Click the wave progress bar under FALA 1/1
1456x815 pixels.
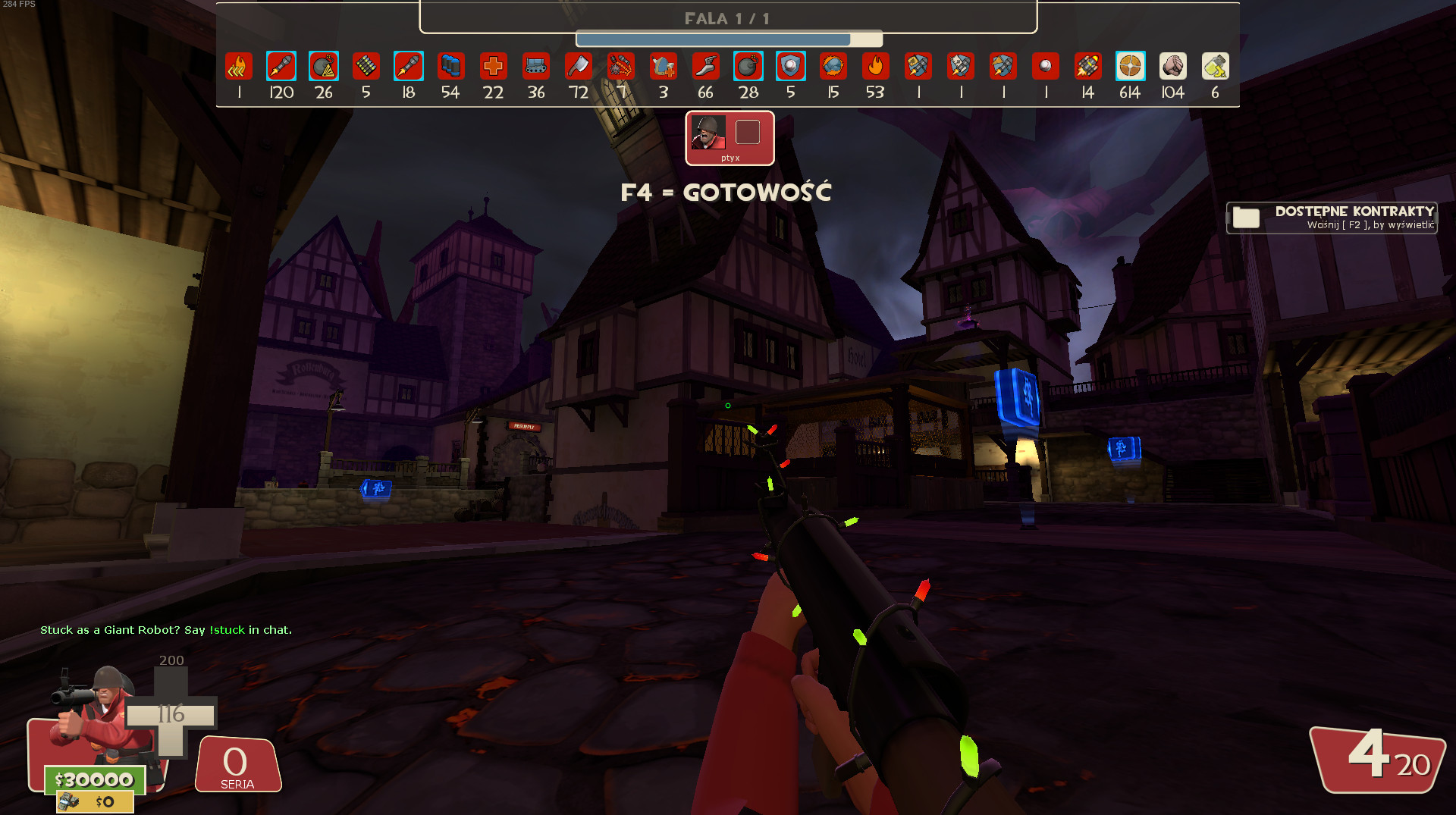pyautogui.click(x=728, y=37)
